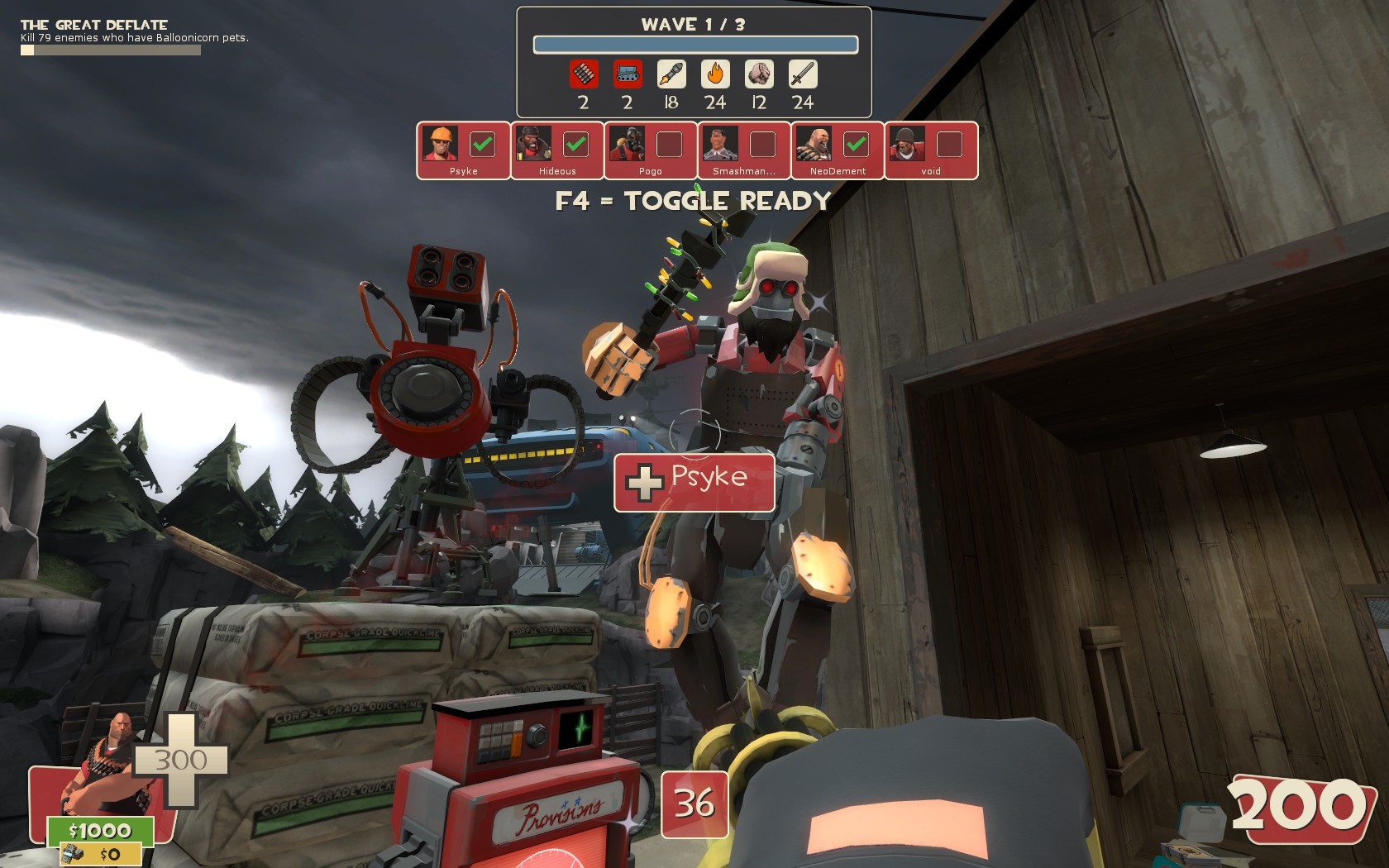Click the cash stack icon next to $0
Screen dimensions: 1389x868
tap(74, 852)
